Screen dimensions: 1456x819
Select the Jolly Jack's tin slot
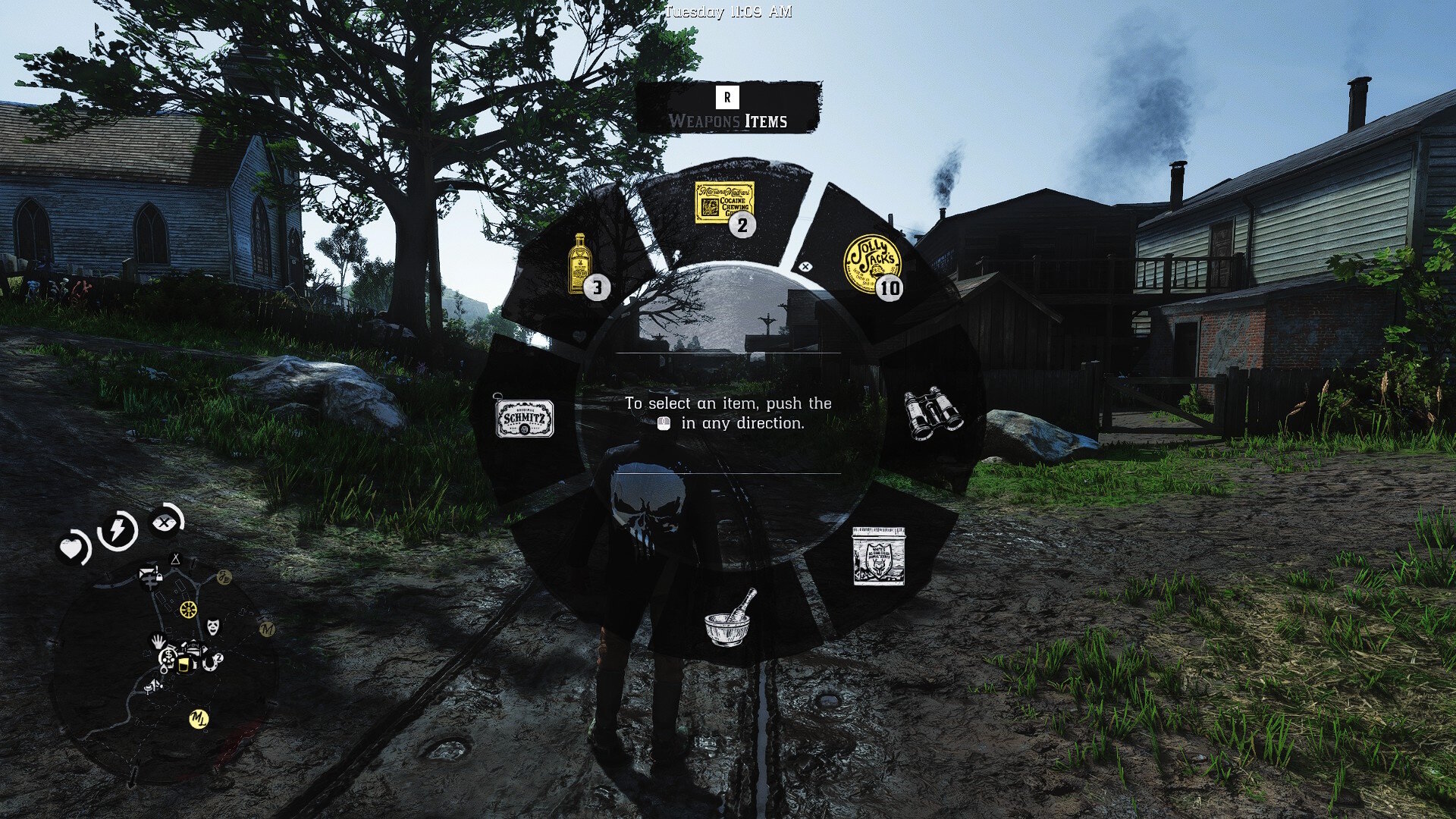pyautogui.click(x=872, y=263)
